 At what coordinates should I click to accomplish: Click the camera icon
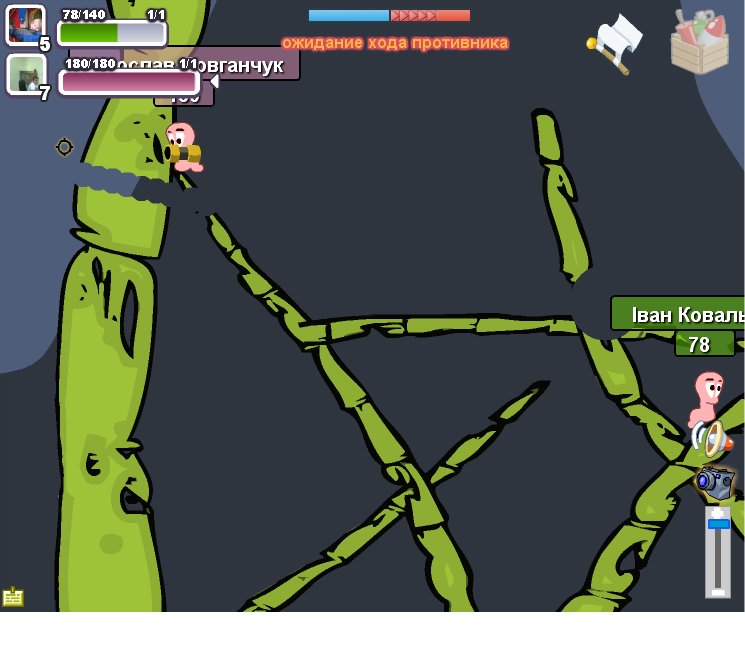pyautogui.click(x=714, y=482)
